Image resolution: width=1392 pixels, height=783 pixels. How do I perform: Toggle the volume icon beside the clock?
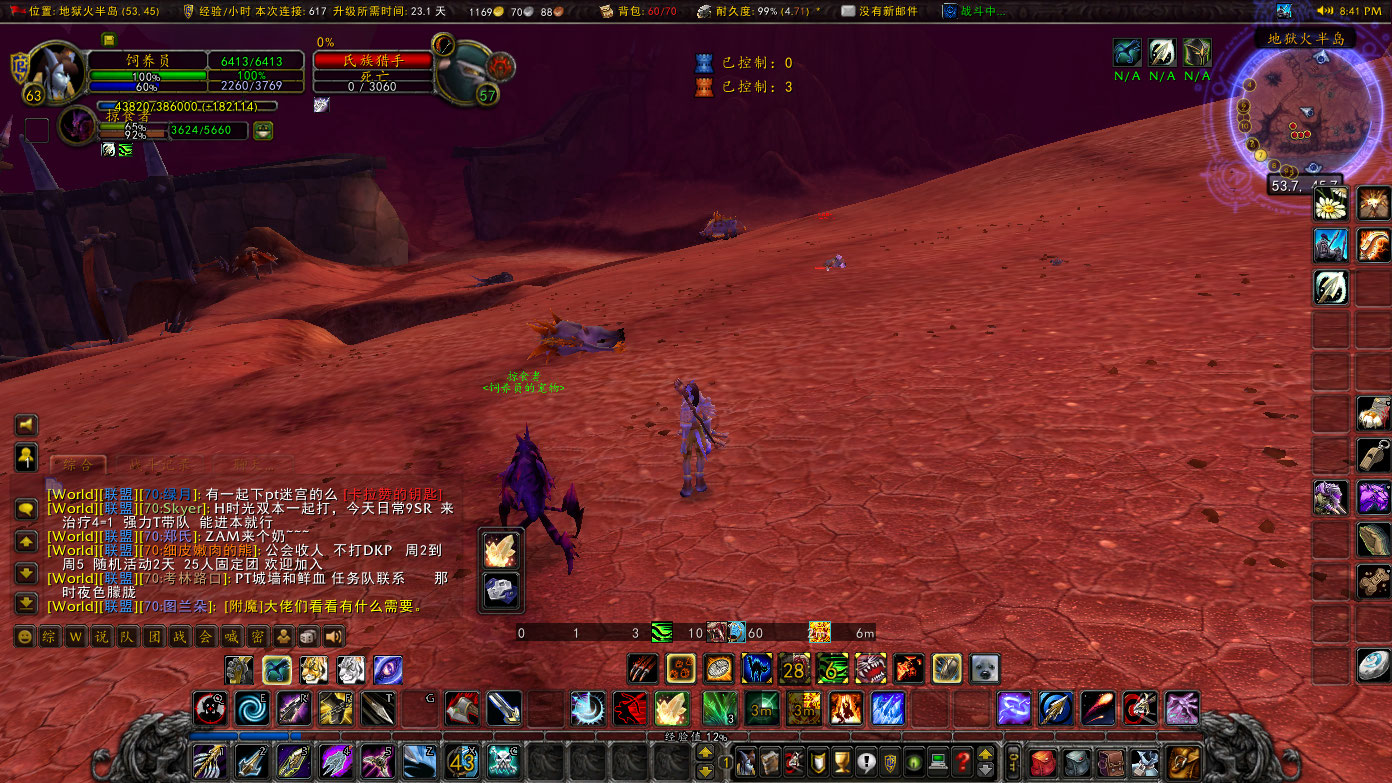[x=1325, y=11]
